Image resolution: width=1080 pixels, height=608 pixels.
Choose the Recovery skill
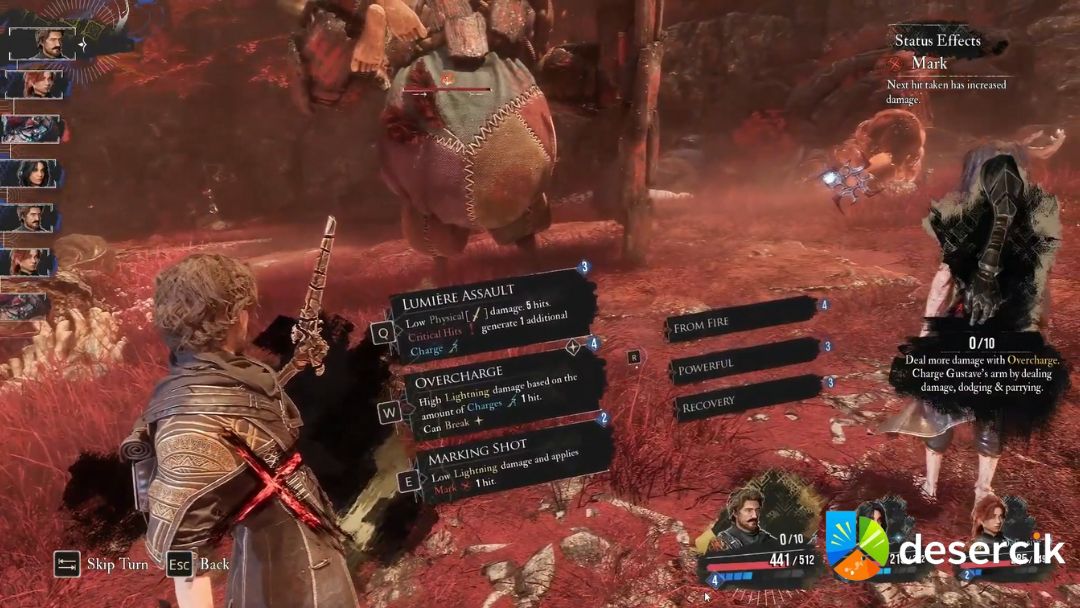(x=746, y=402)
